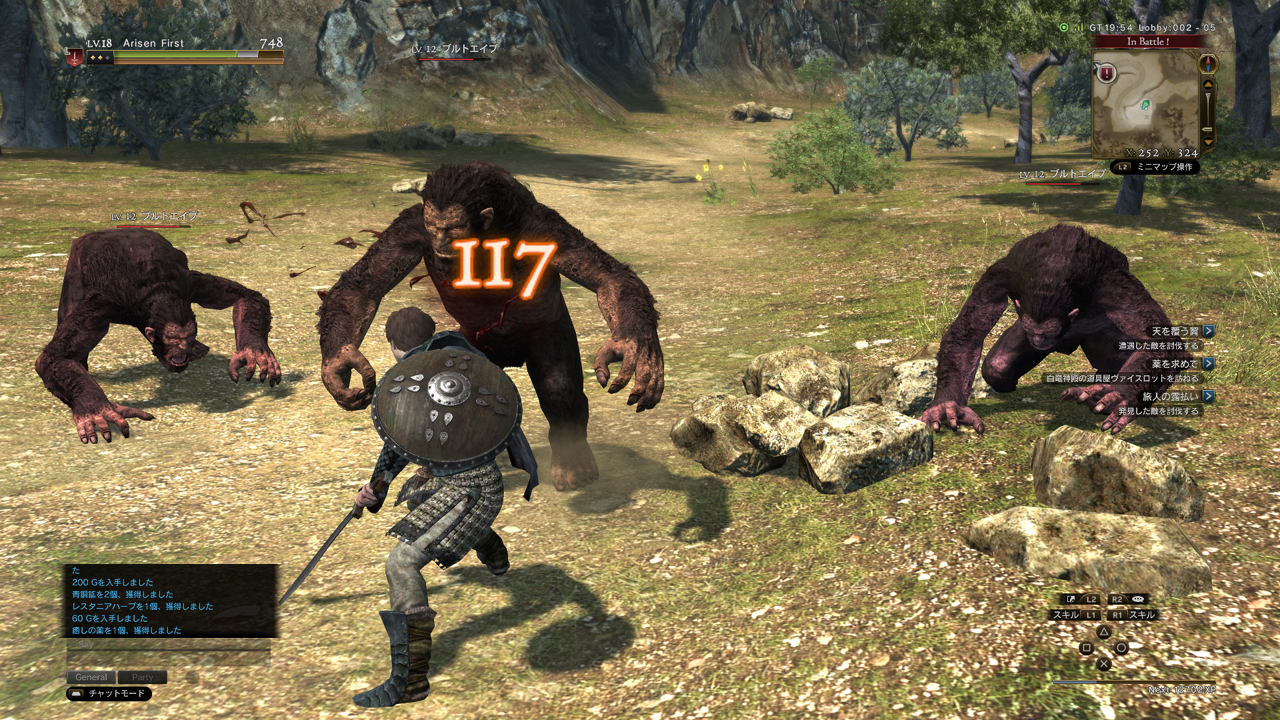Screen dimensions: 1280x720
Task: Expand the 旅人の露払い quest arrow
Action: [x=1209, y=396]
